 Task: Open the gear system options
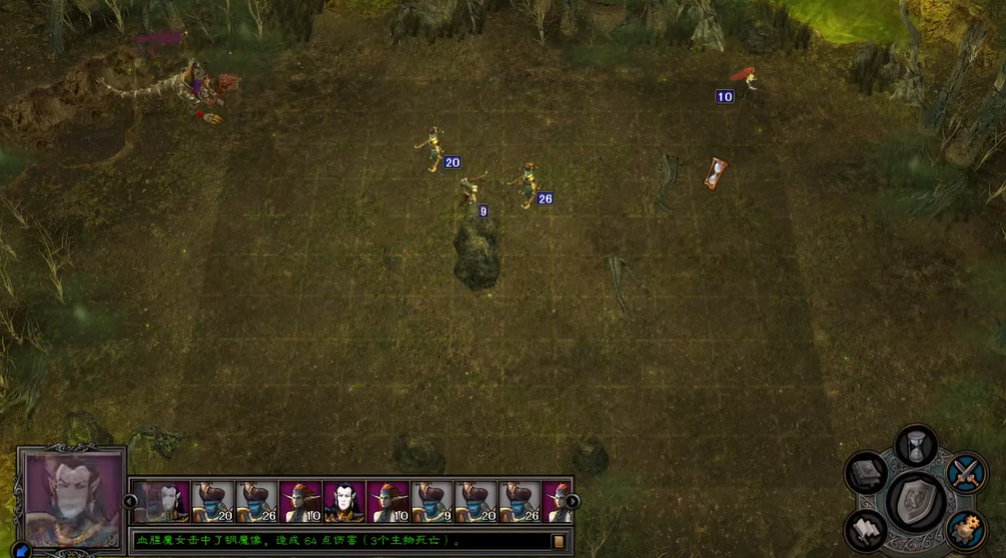(966, 528)
